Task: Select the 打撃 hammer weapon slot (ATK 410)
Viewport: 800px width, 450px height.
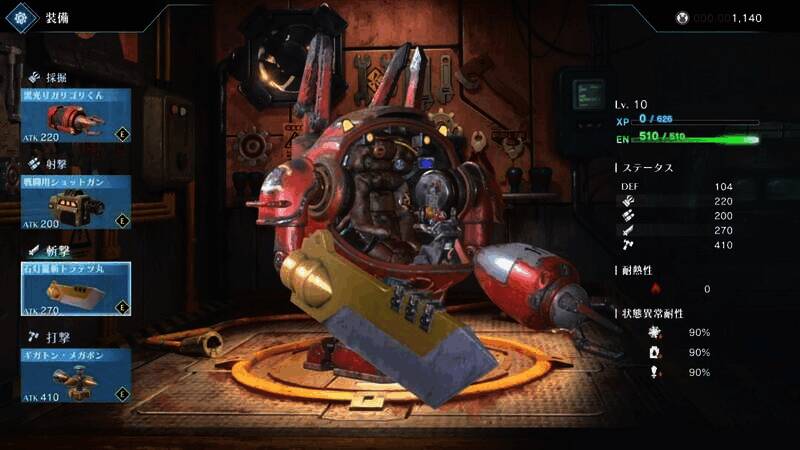Action: pyautogui.click(x=76, y=375)
